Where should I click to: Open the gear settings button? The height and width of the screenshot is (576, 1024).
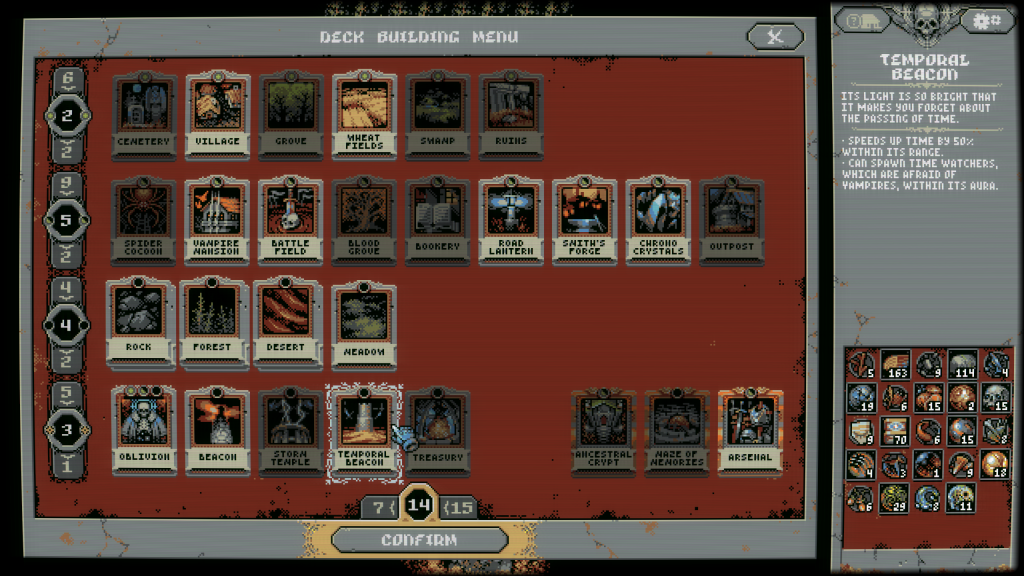[987, 21]
